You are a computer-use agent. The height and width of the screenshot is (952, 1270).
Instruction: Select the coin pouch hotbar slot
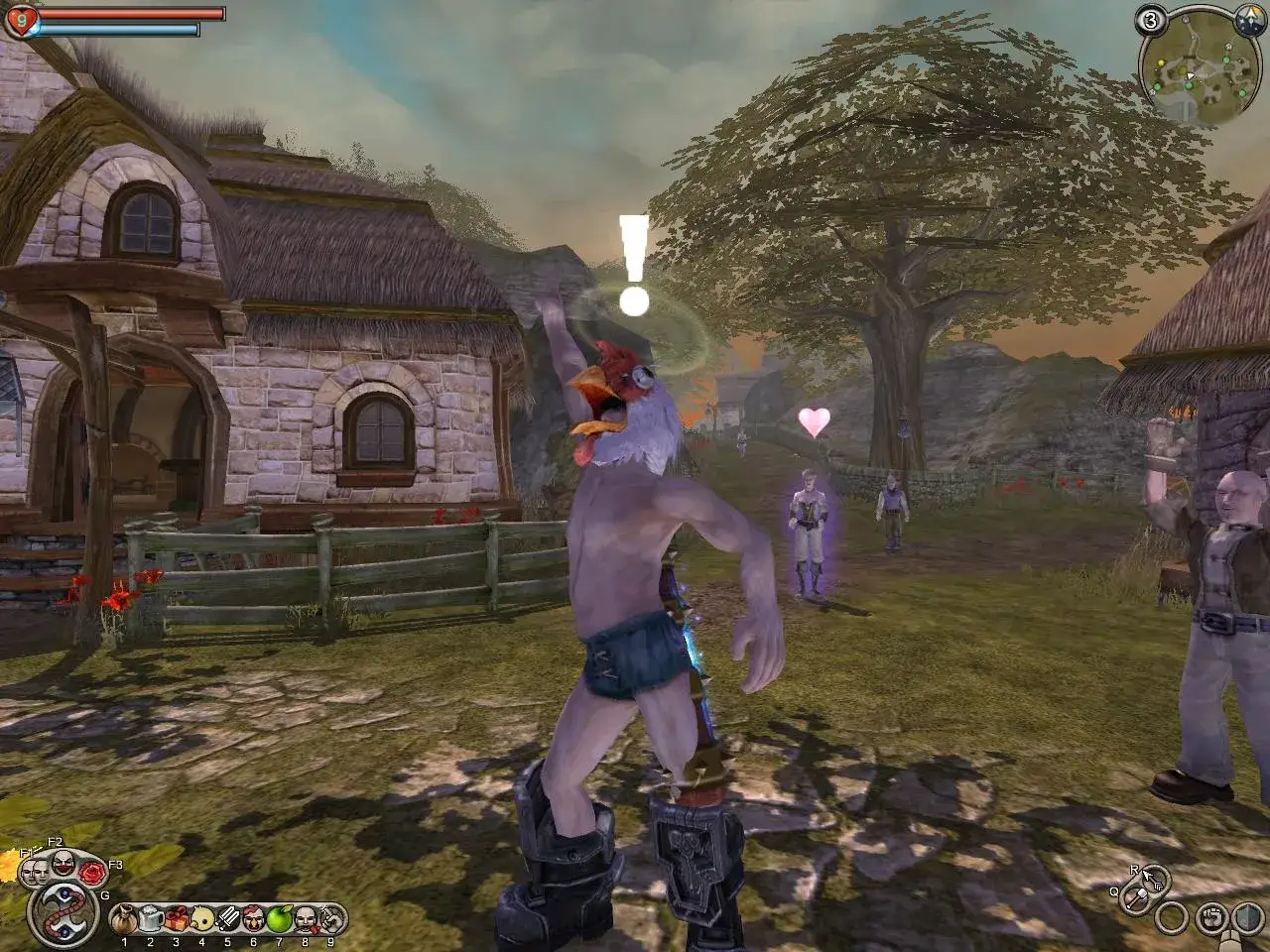coord(124,919)
